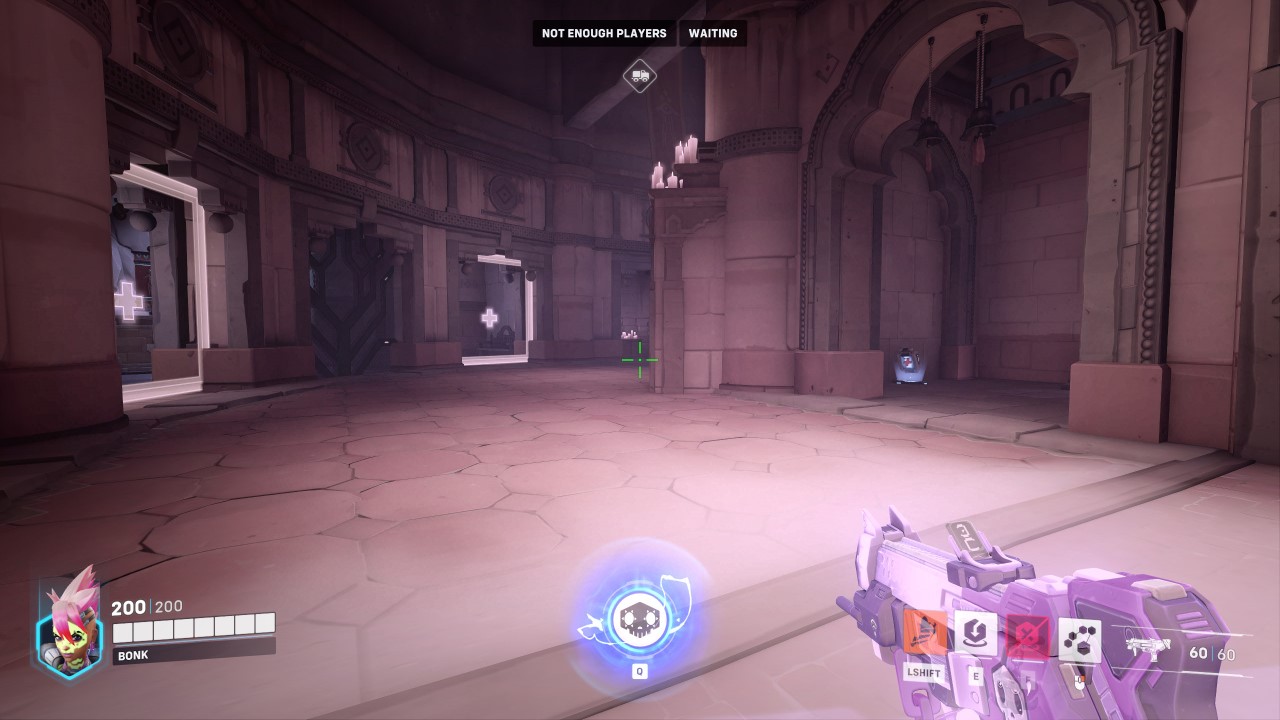Click the payload vehicle objective icon
Image resolution: width=1280 pixels, height=720 pixels.
(638, 76)
